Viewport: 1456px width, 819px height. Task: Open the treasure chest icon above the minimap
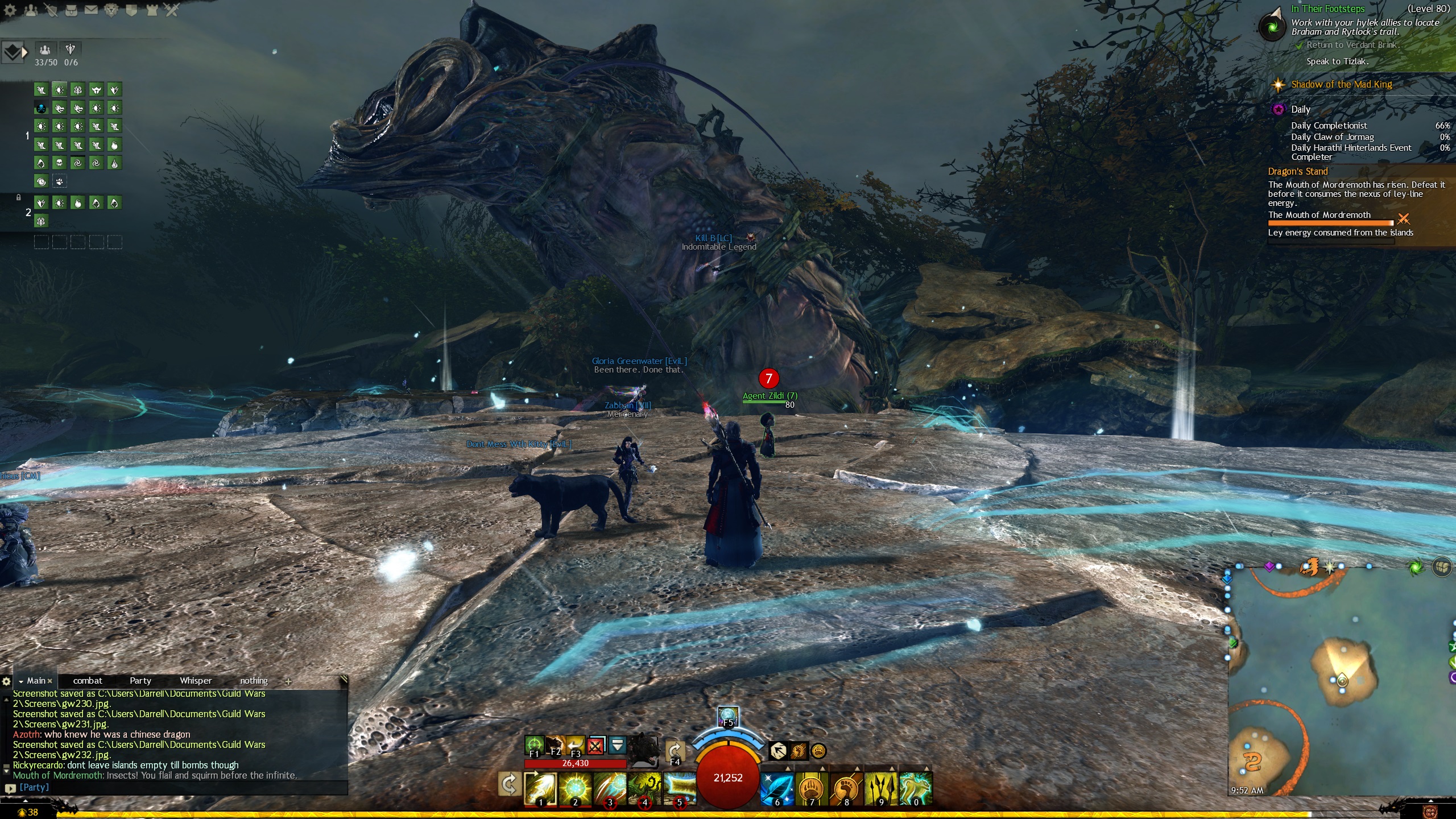(x=1442, y=567)
